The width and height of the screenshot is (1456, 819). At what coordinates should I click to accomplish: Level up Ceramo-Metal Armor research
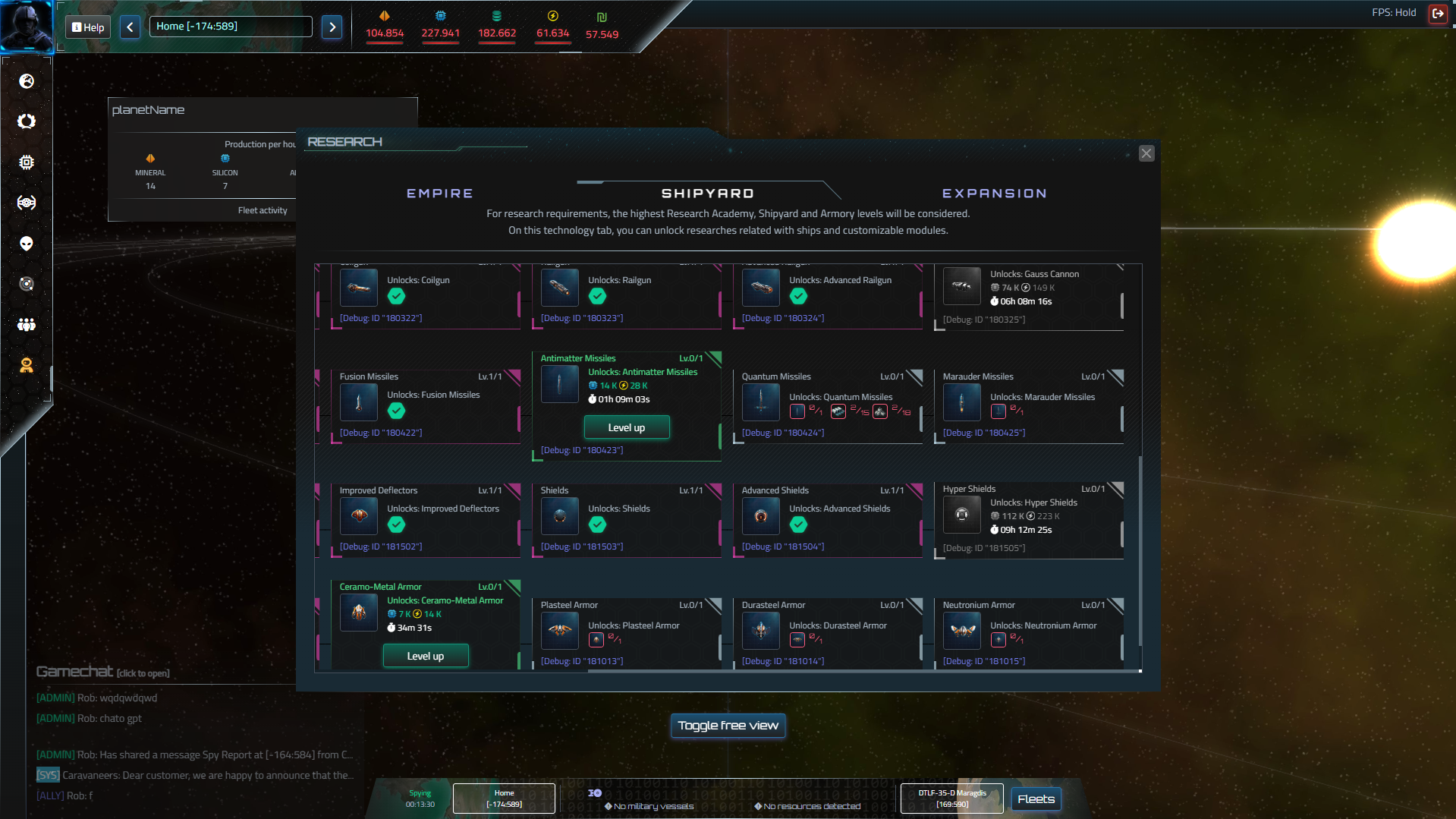(x=425, y=656)
